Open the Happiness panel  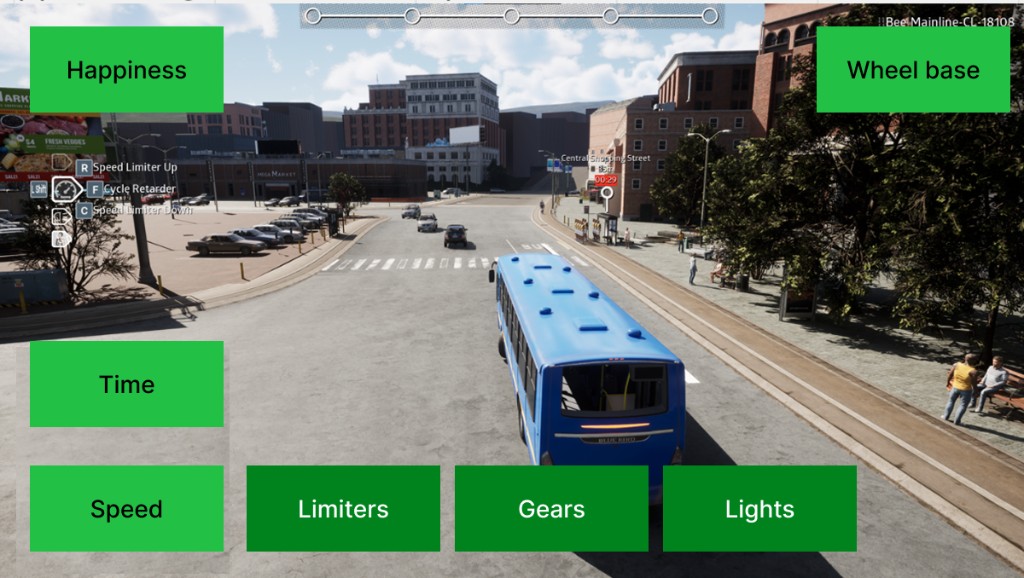[x=126, y=70]
